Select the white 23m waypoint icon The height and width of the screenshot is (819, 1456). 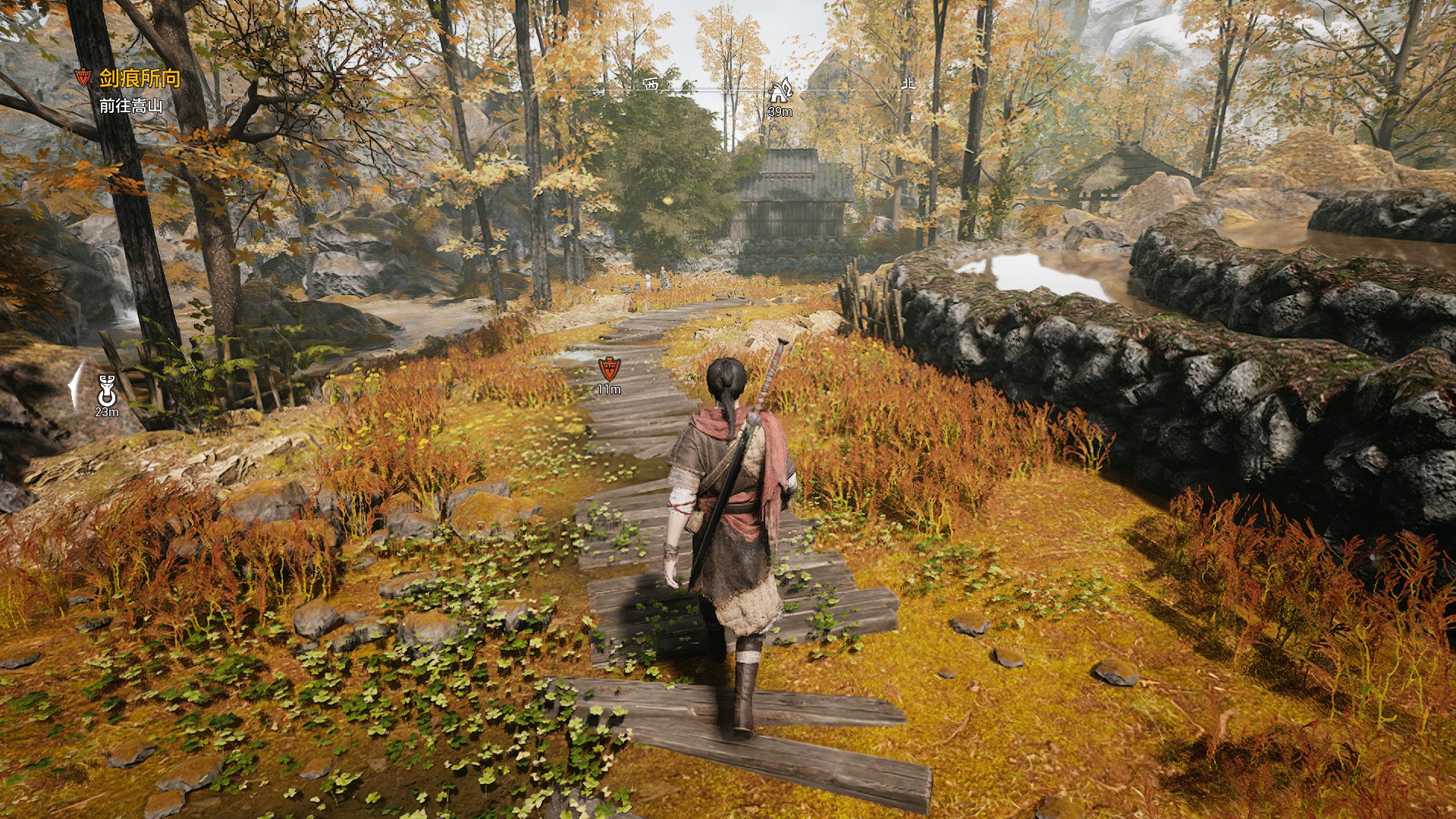pyautogui.click(x=106, y=391)
